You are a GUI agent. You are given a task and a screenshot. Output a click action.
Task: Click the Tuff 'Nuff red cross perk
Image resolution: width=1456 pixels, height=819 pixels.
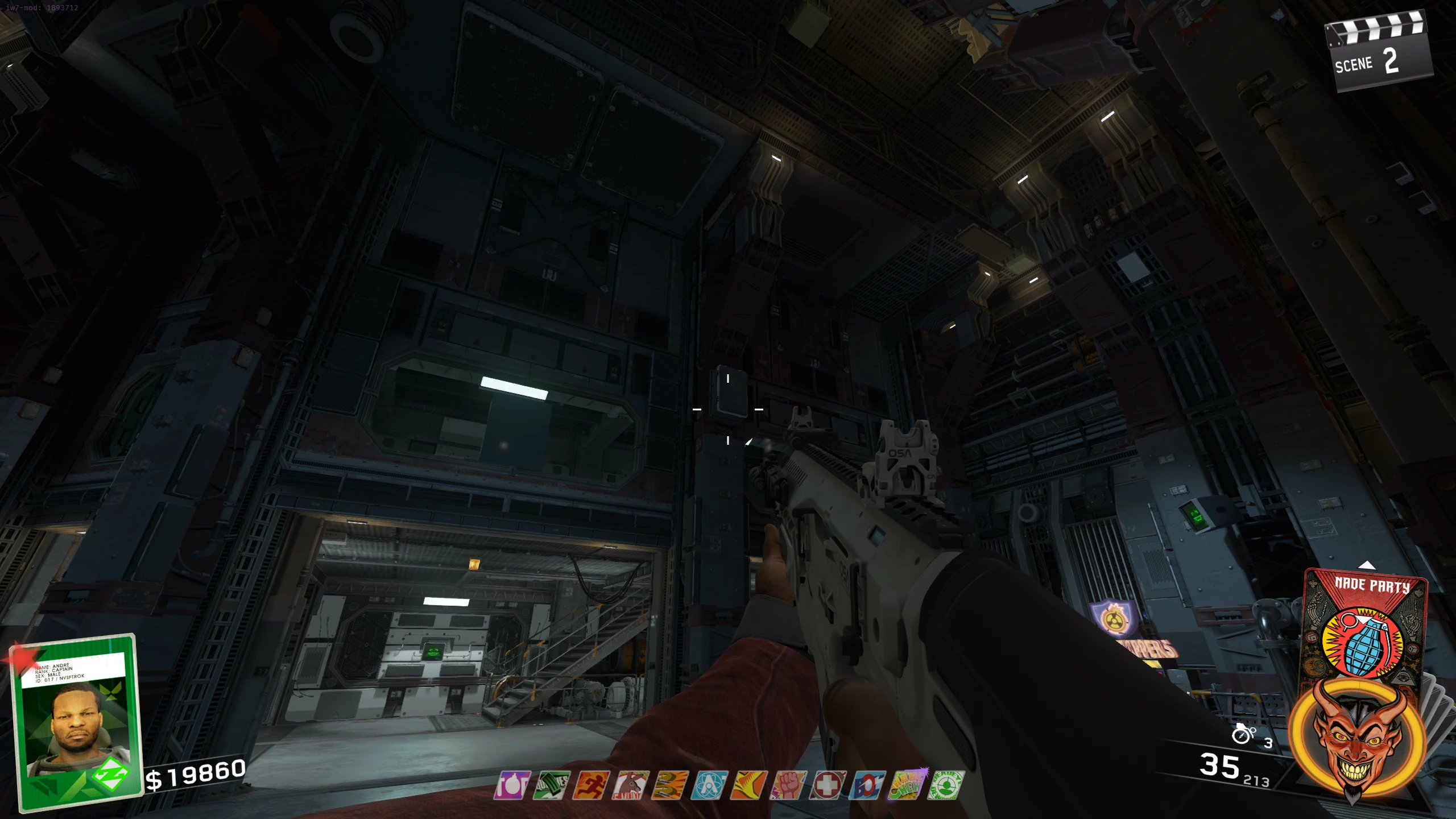click(x=828, y=785)
